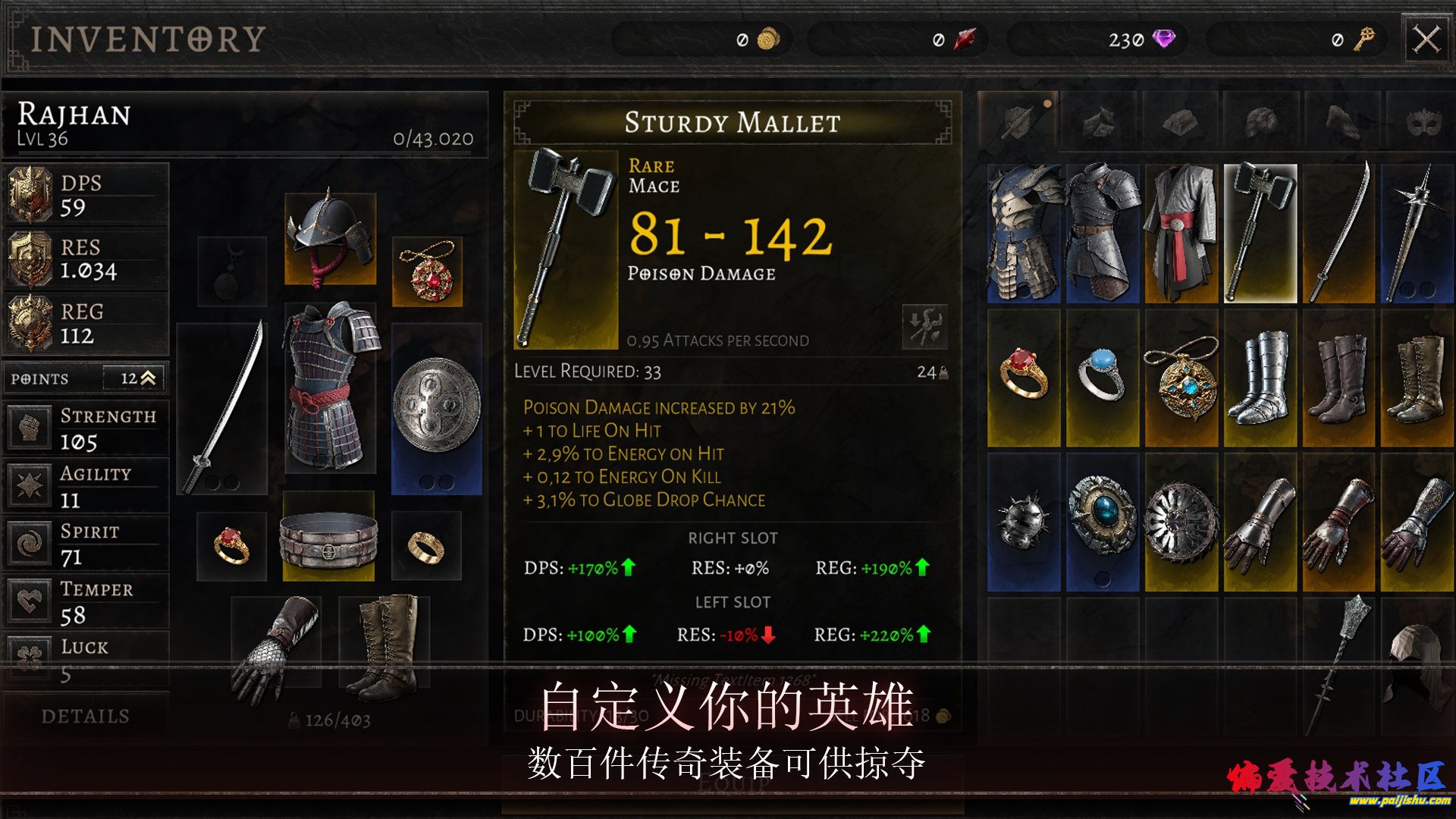This screenshot has height=819, width=1456.
Task: Open the character Details panel
Action: click(85, 716)
